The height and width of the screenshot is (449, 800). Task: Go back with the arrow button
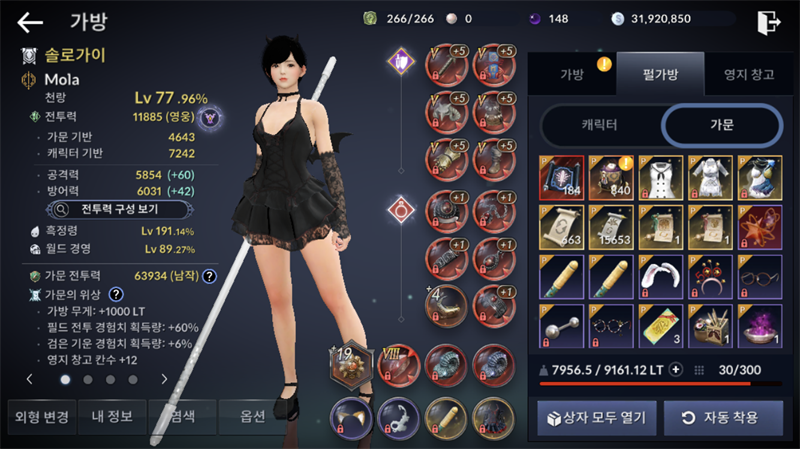click(30, 22)
